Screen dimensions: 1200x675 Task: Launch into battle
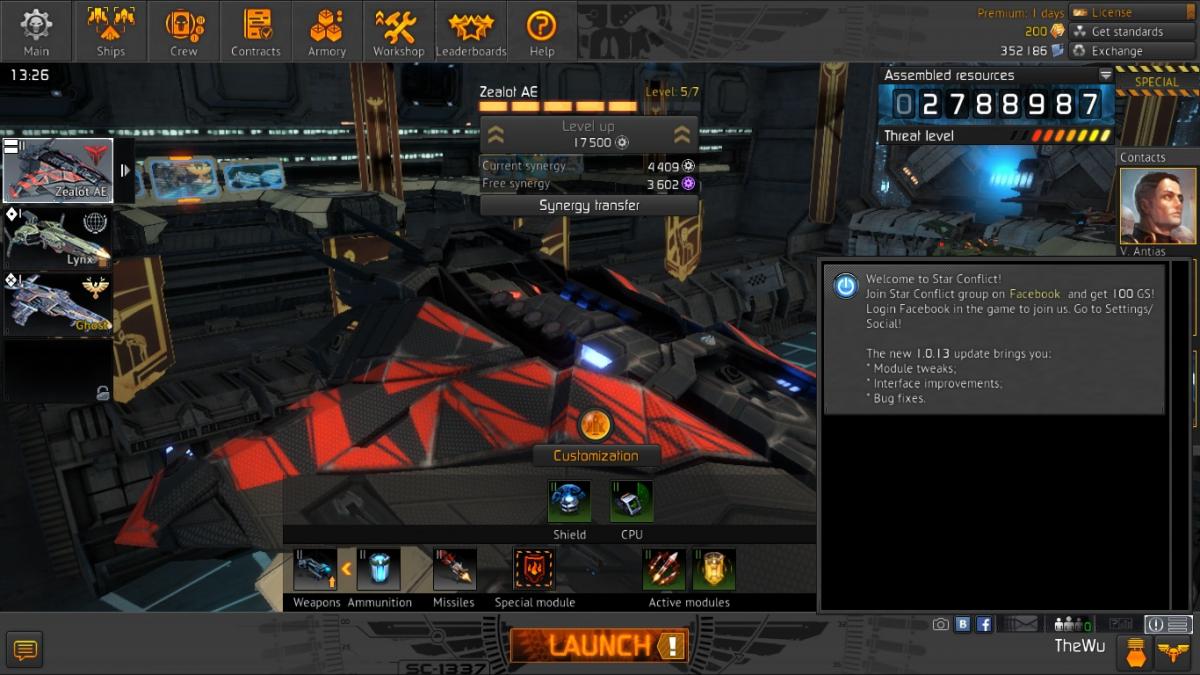pos(598,645)
